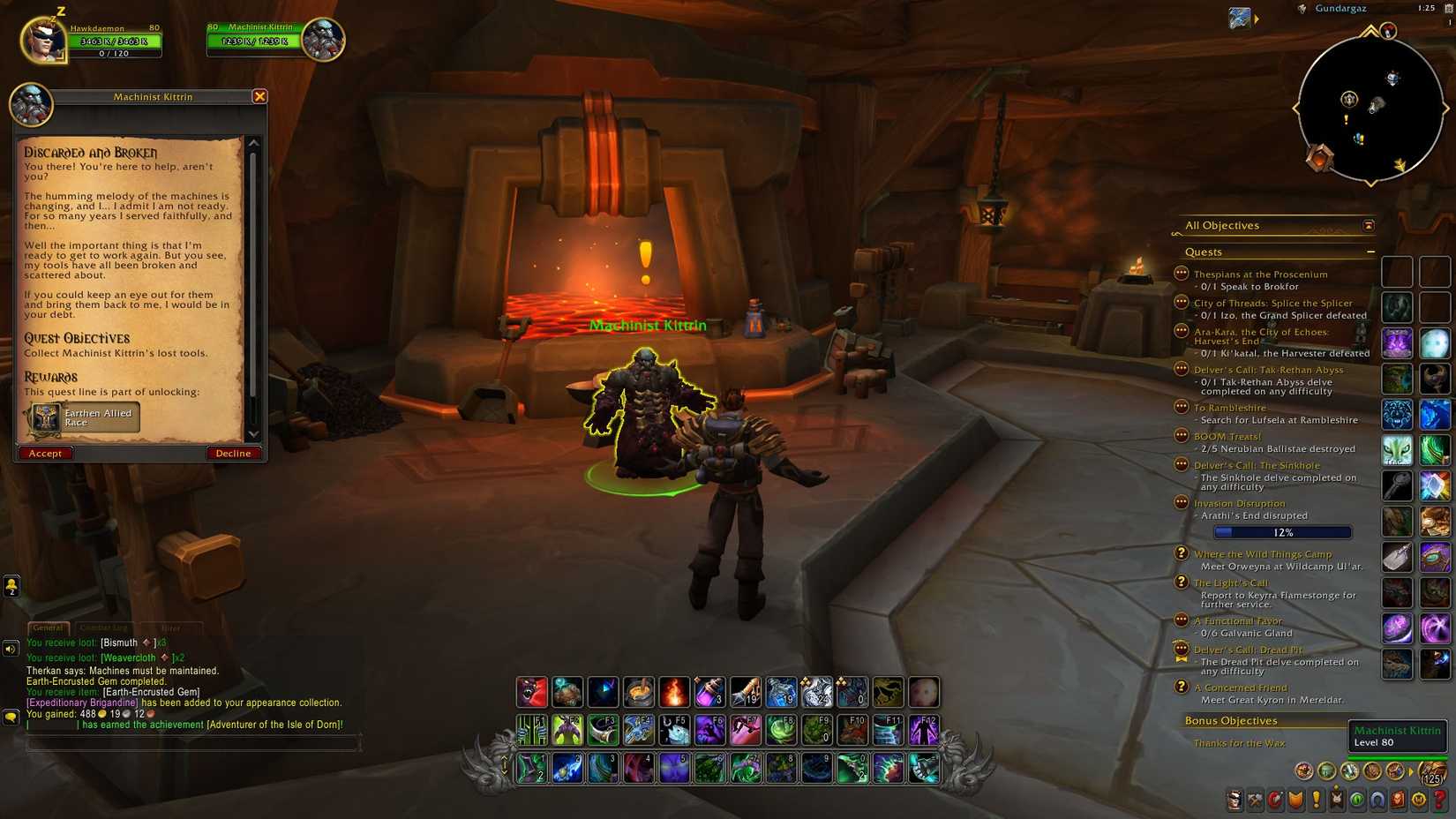
Task: Switch to the Combat Log chat tab
Action: click(x=104, y=627)
